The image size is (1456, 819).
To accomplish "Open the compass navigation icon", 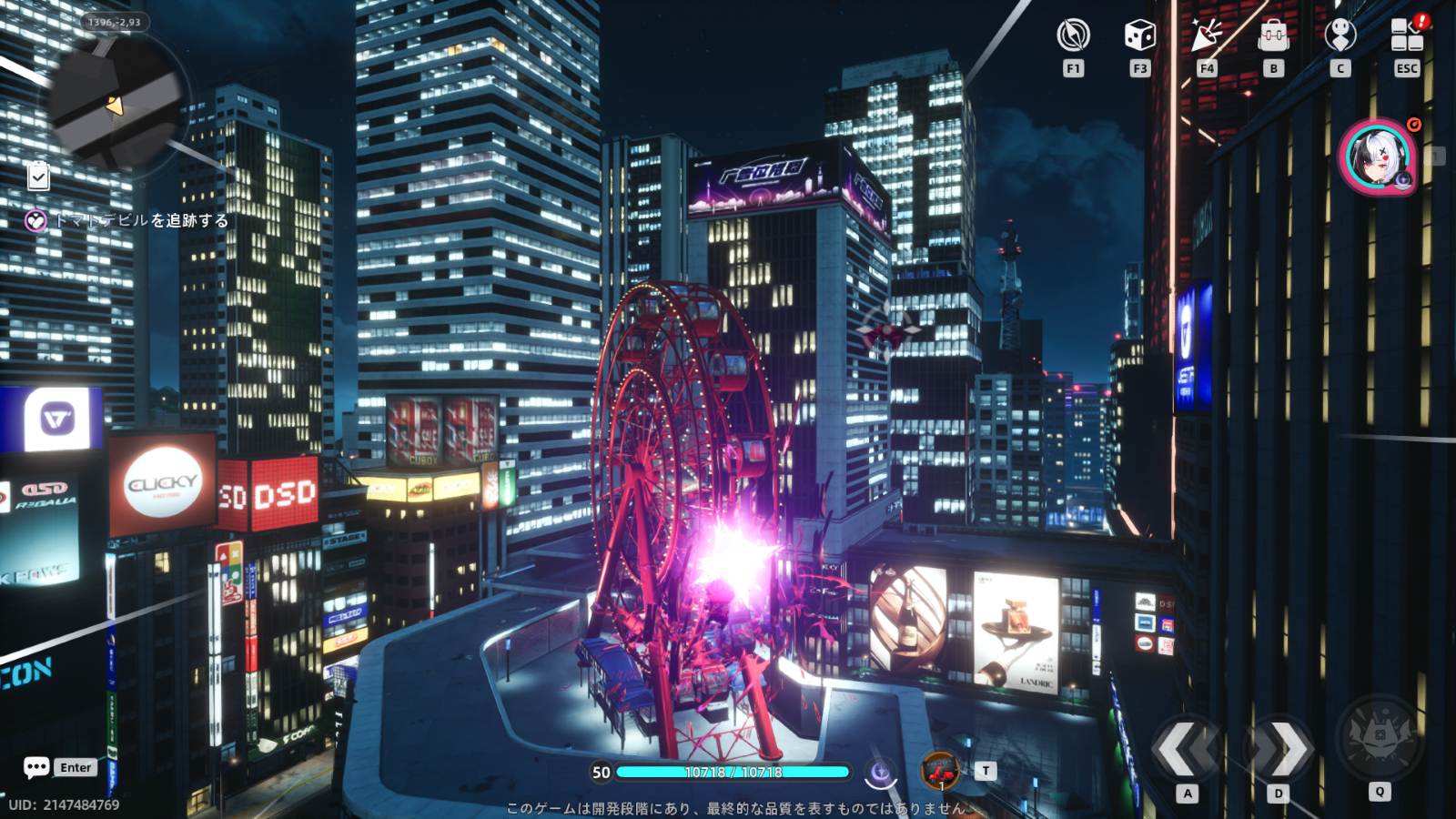I will coord(1073,36).
